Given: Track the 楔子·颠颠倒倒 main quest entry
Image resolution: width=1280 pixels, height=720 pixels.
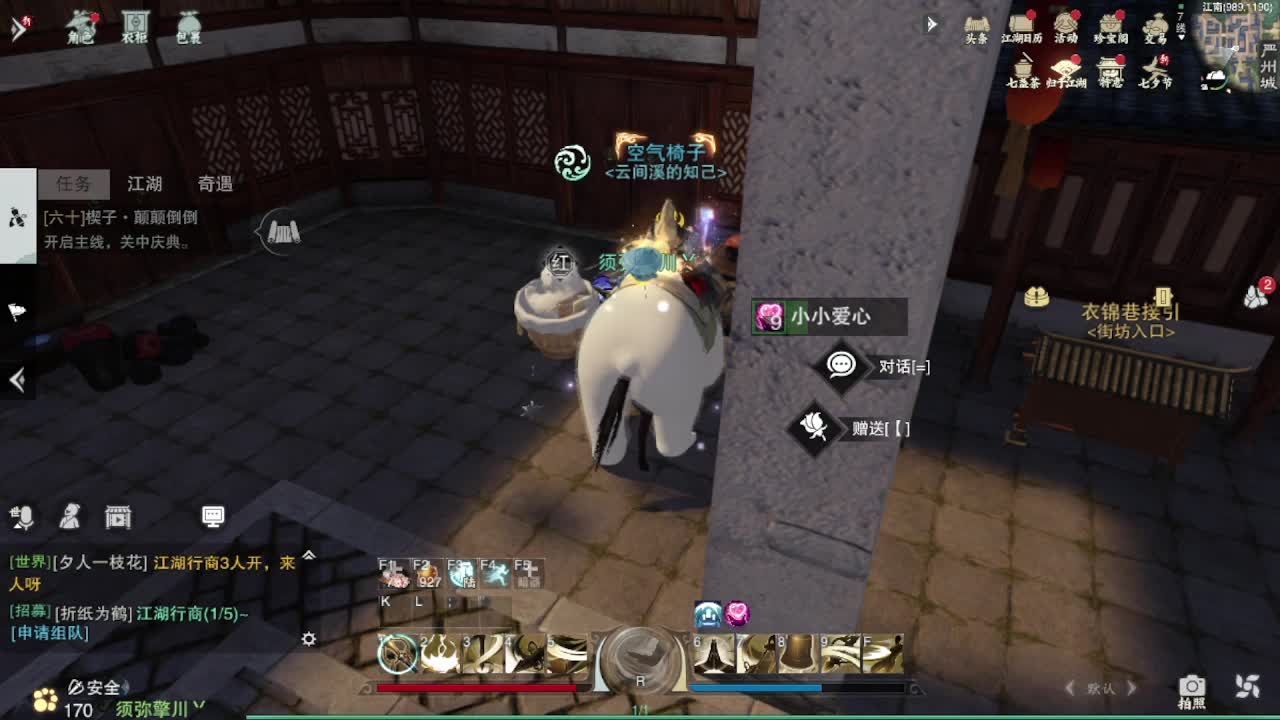Looking at the screenshot, I should click(x=120, y=217).
